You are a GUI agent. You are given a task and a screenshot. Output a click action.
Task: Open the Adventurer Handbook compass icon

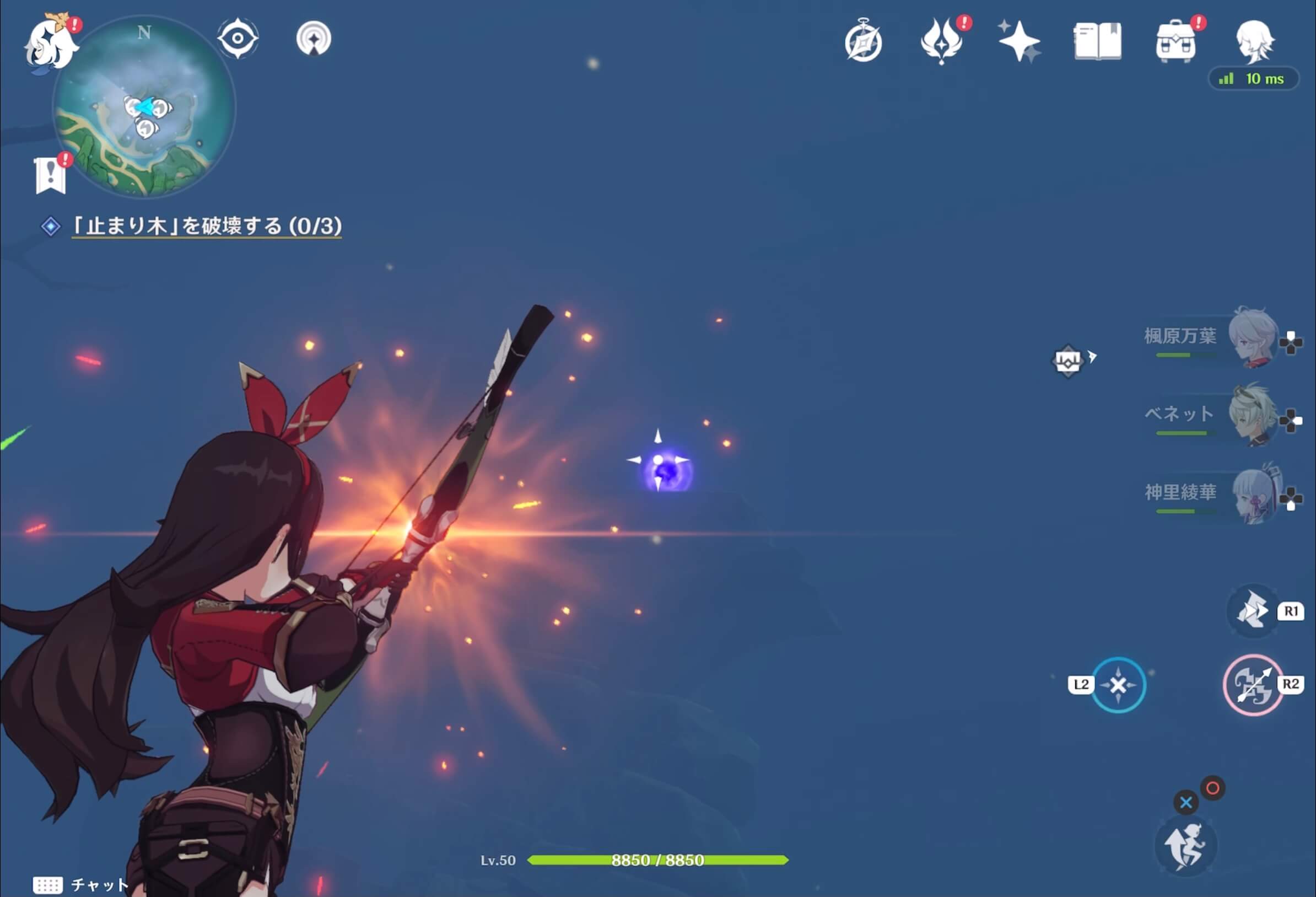(863, 41)
